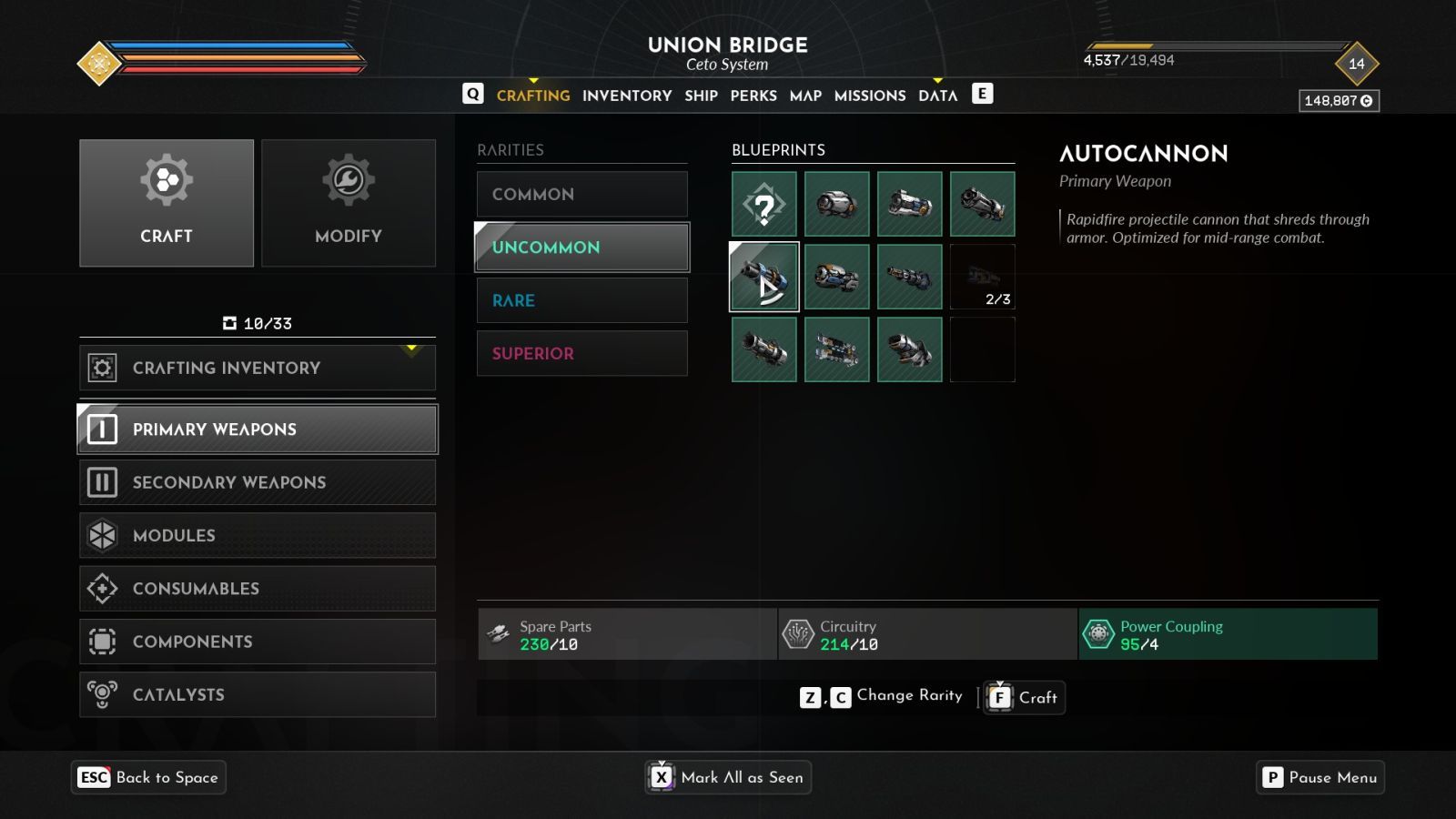Go to the Perks tab

coord(753,96)
